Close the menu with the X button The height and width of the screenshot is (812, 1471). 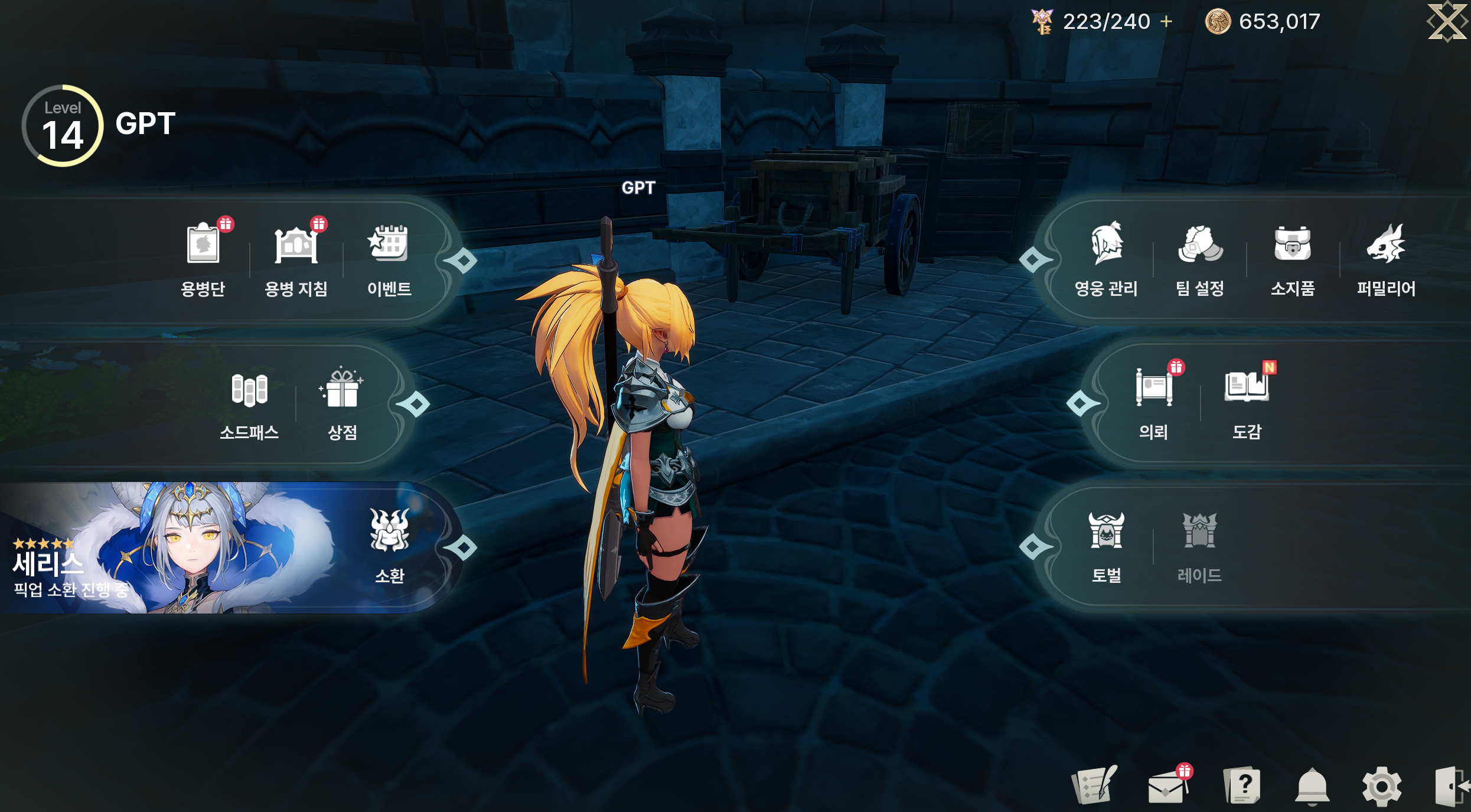pos(1447,22)
